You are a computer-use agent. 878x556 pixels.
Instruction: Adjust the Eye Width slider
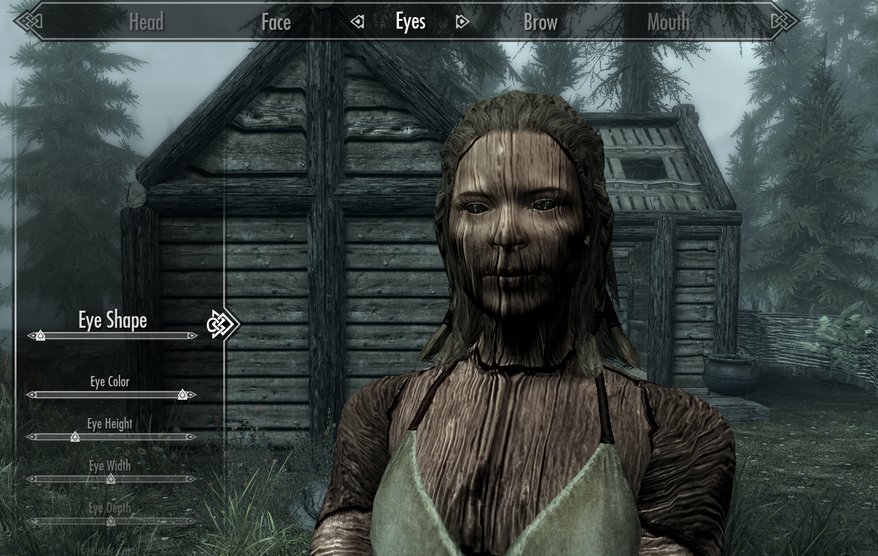[111, 479]
